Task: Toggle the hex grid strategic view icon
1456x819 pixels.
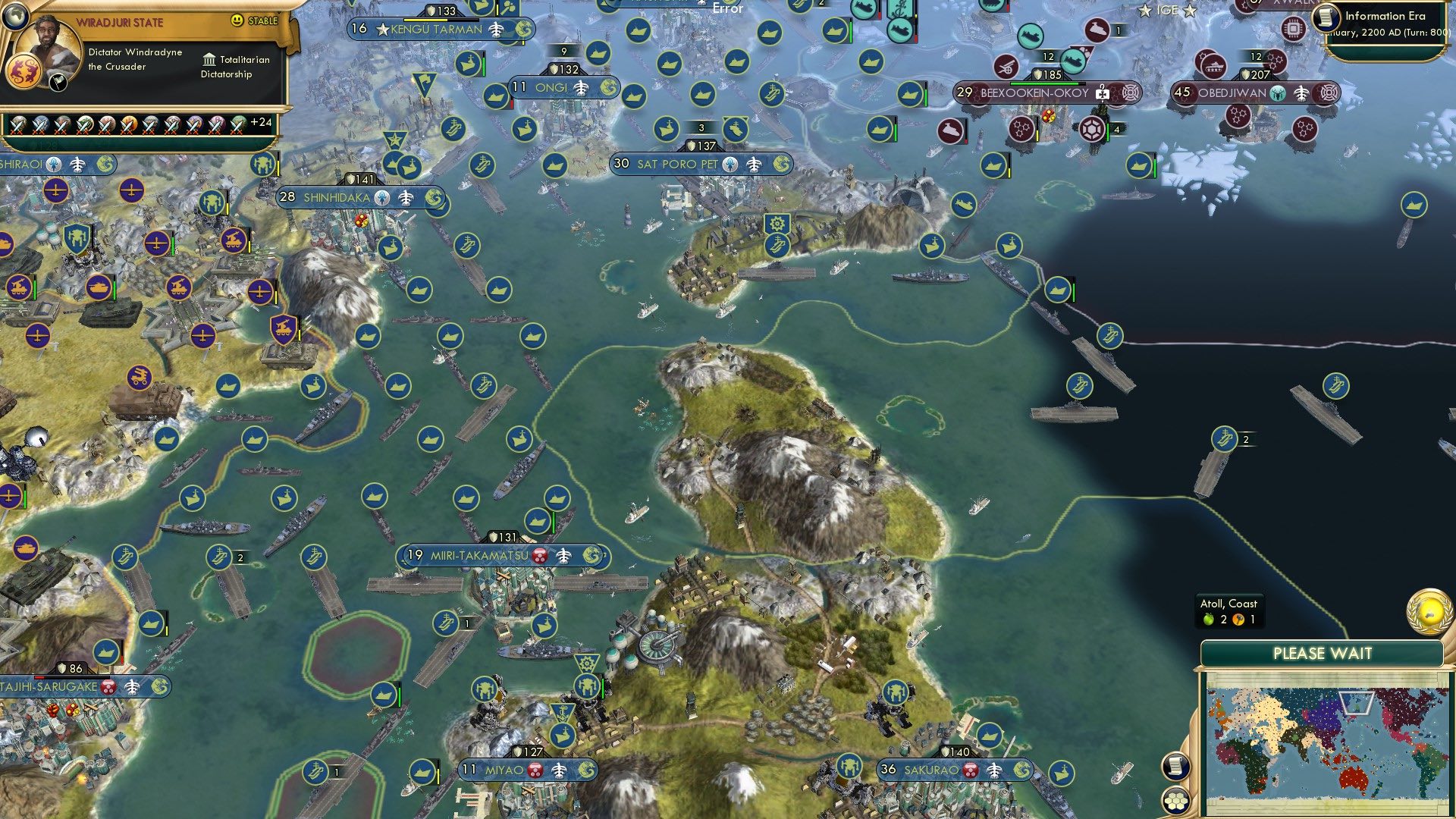Action: (1176, 802)
